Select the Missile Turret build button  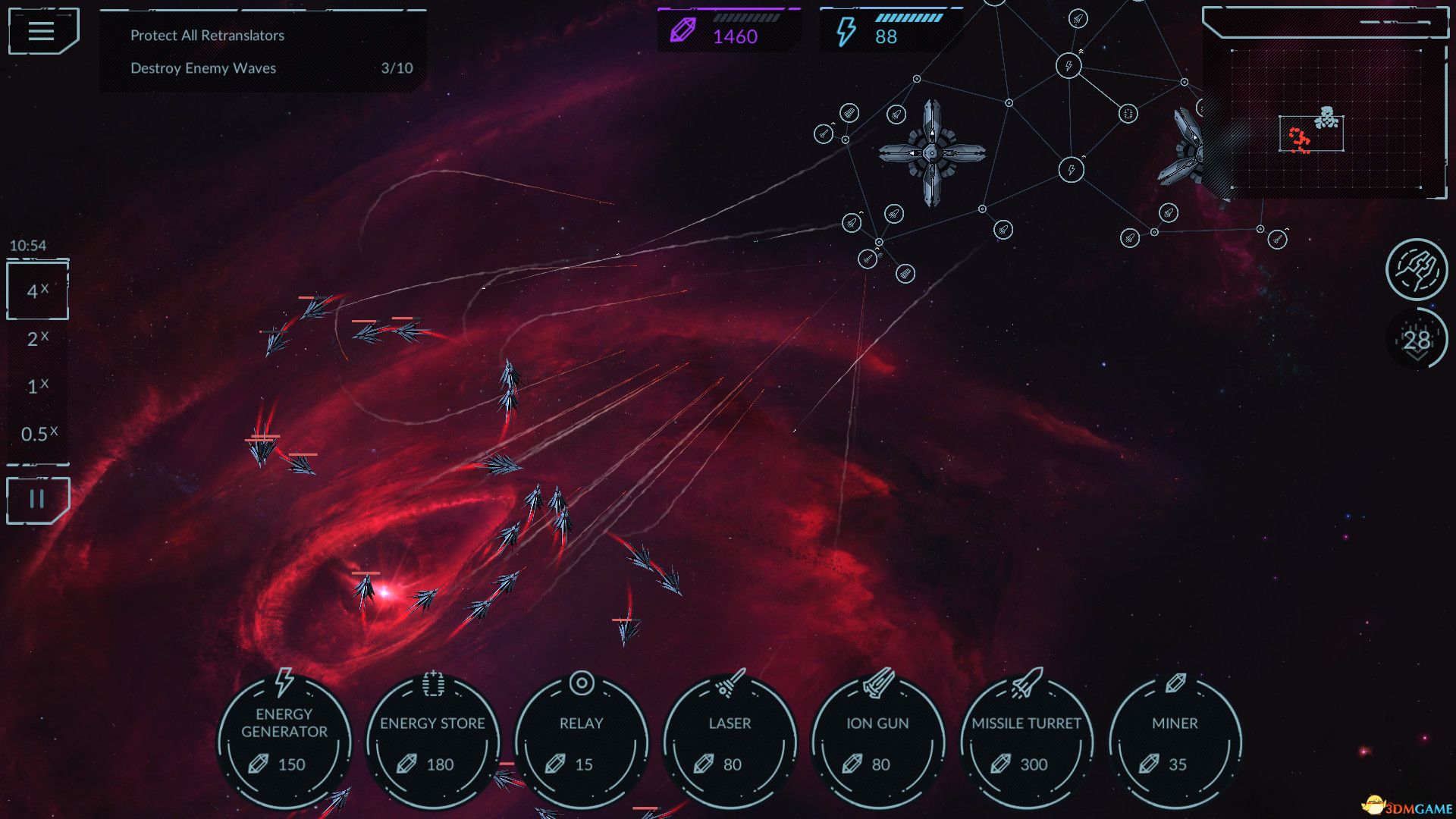click(x=1026, y=741)
